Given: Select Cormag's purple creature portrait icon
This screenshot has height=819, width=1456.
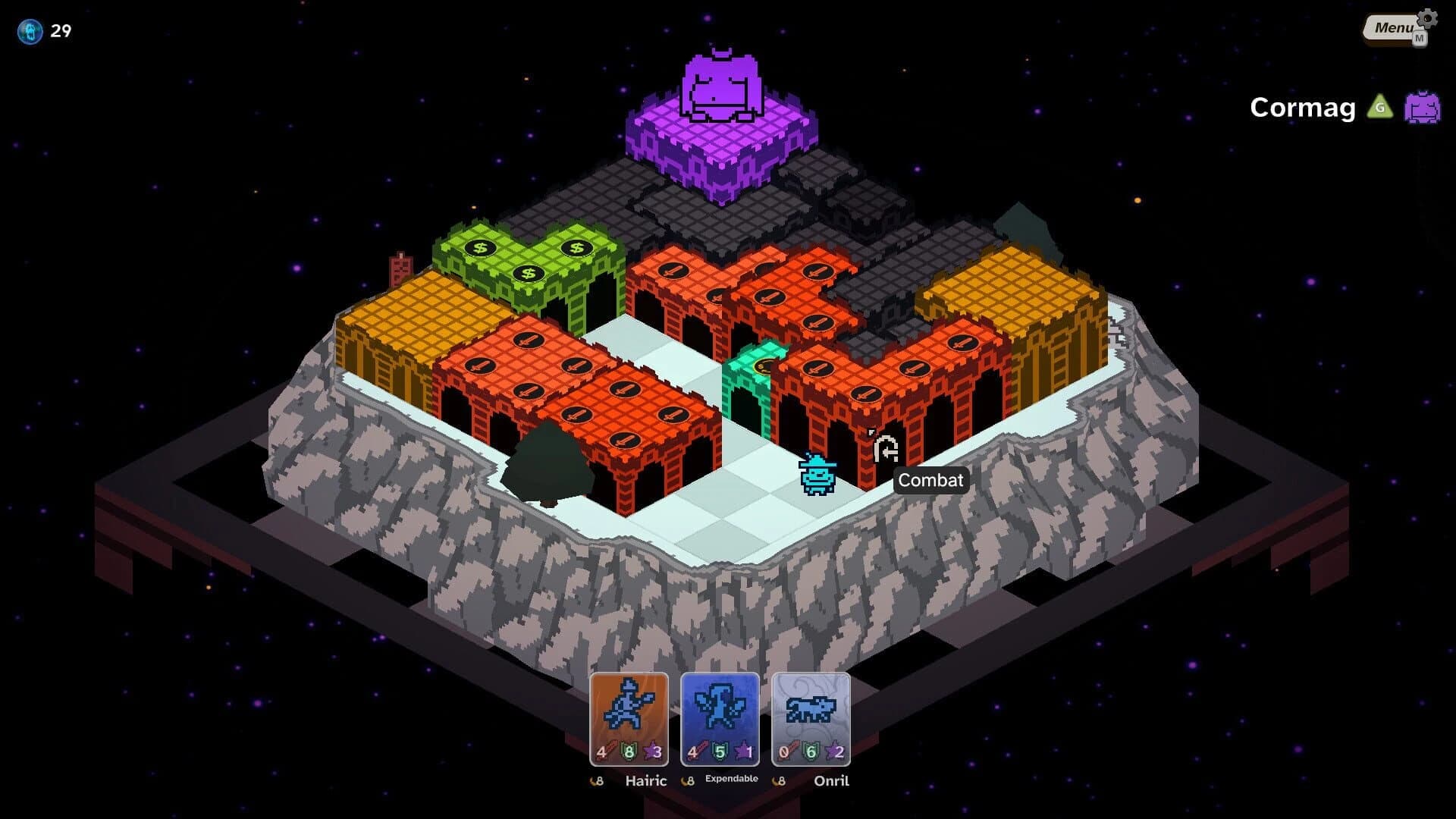Looking at the screenshot, I should [1424, 108].
